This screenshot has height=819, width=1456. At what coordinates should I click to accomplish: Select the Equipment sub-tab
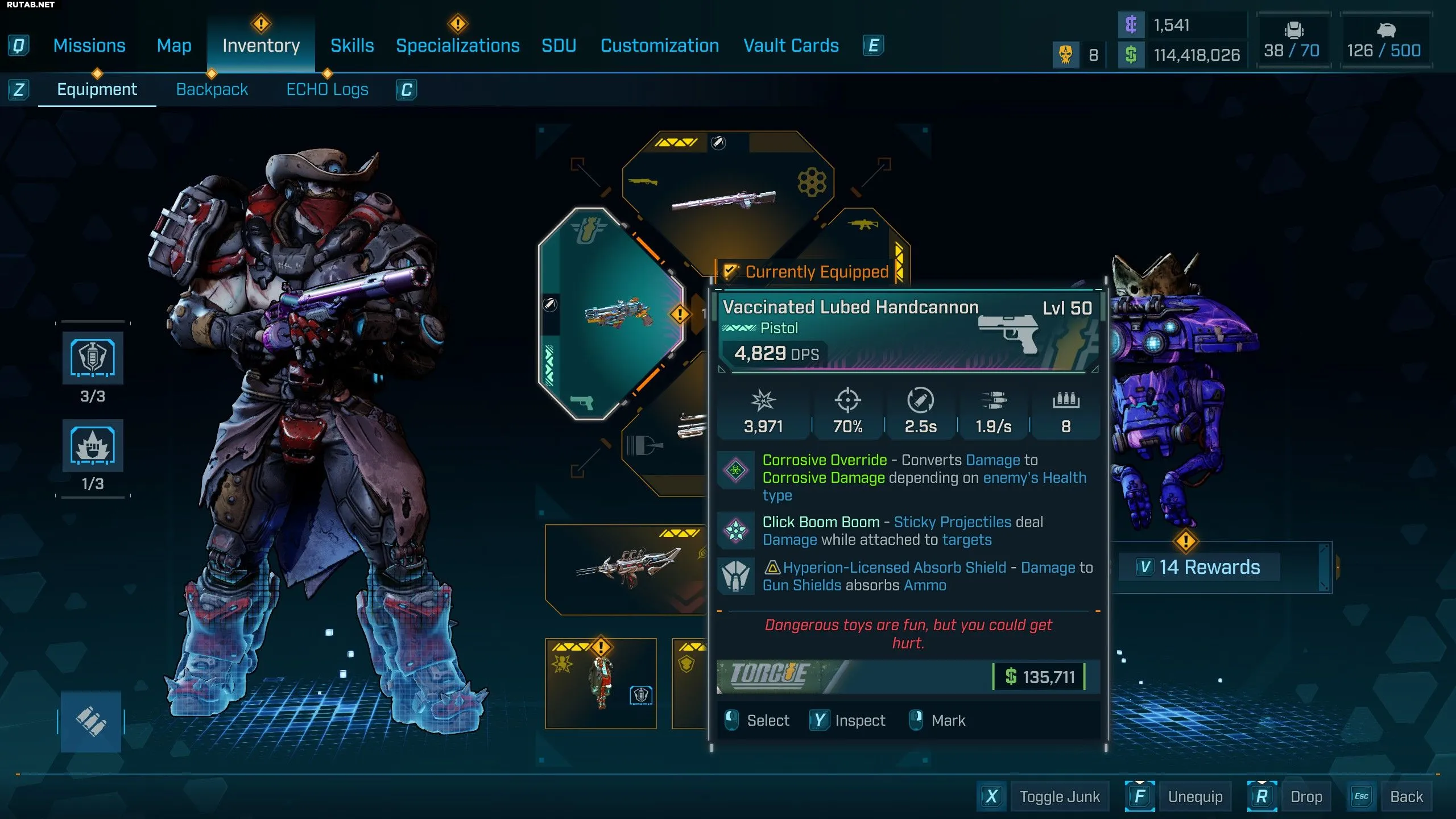(97, 89)
